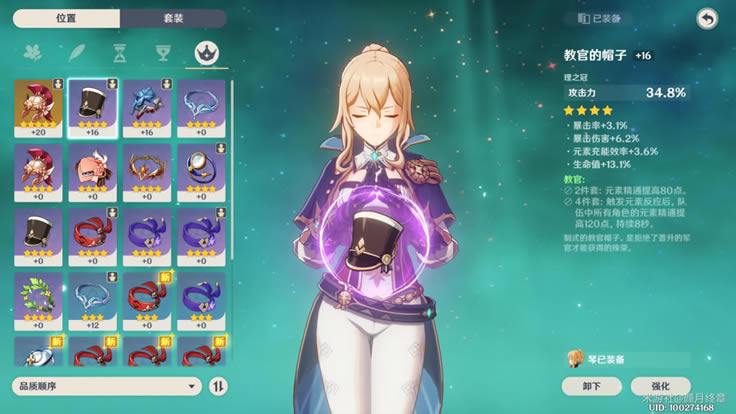Choose the golden thorn crown artifact

[x=148, y=172]
